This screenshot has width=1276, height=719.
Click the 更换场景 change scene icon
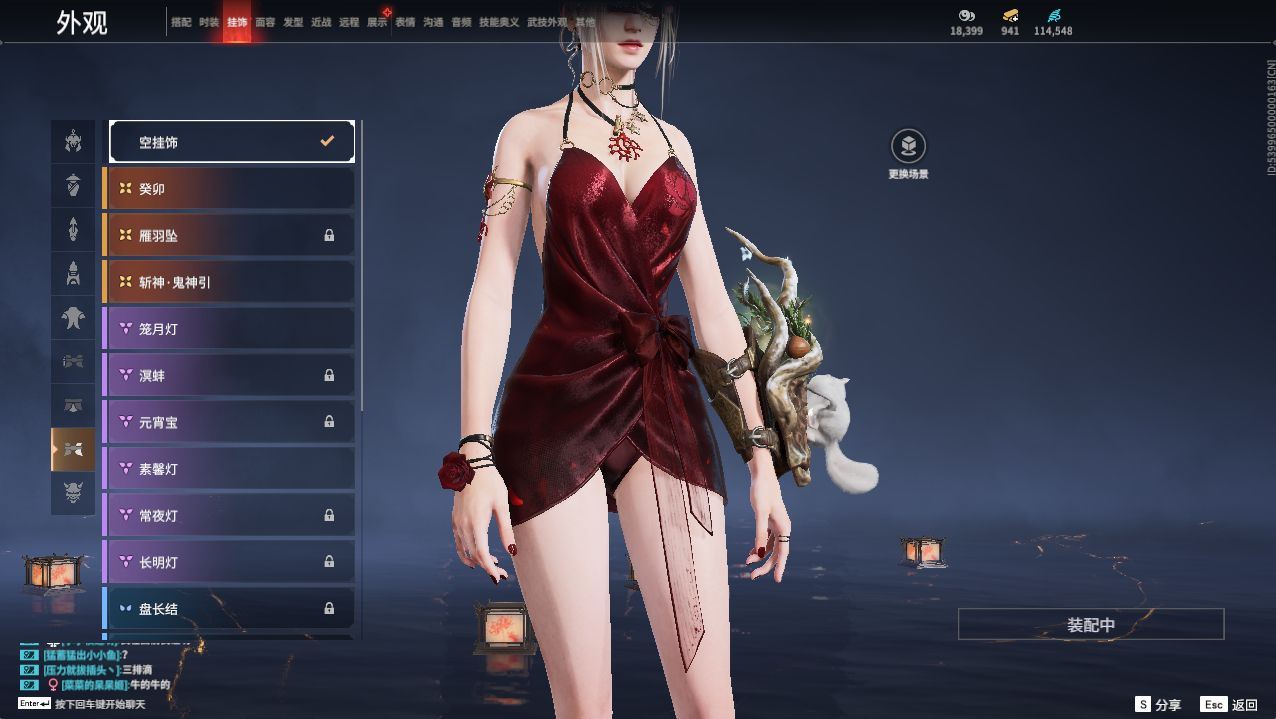click(x=908, y=147)
